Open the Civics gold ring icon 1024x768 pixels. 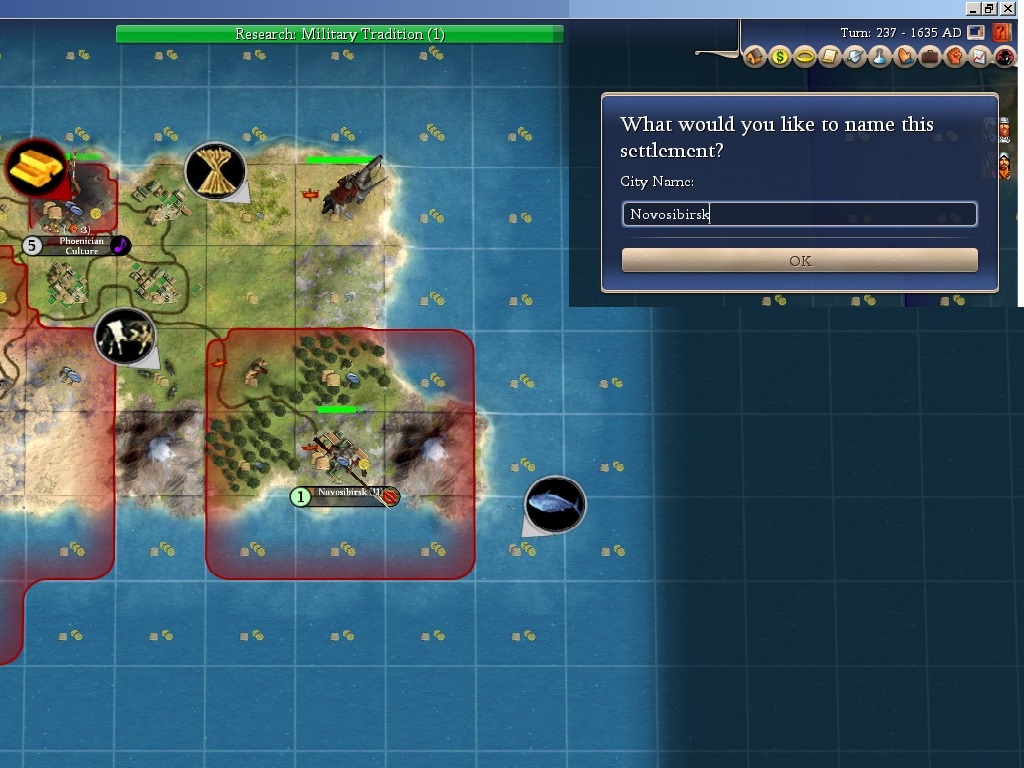pyautogui.click(x=805, y=56)
